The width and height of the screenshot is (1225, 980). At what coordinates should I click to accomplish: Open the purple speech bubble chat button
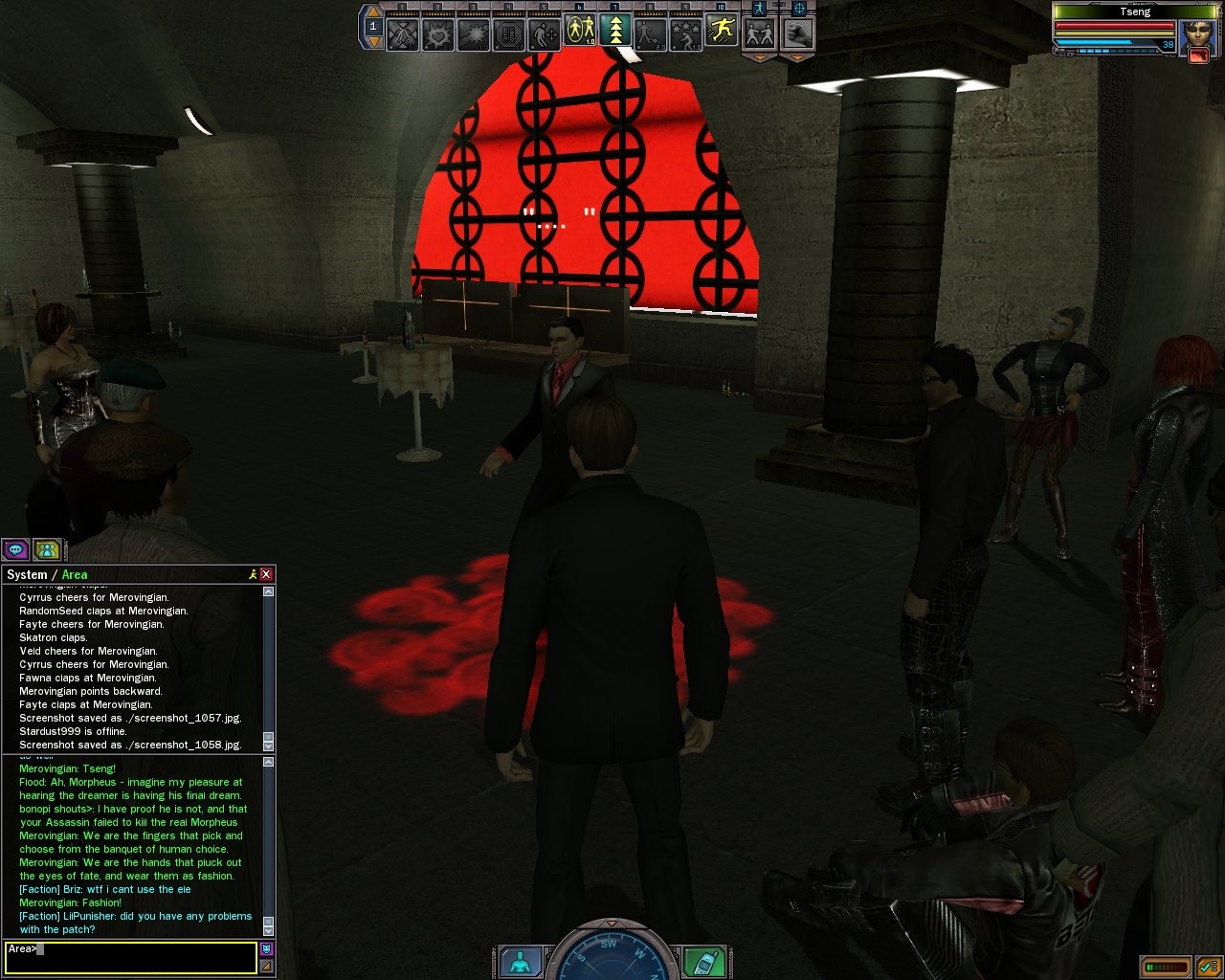point(15,549)
